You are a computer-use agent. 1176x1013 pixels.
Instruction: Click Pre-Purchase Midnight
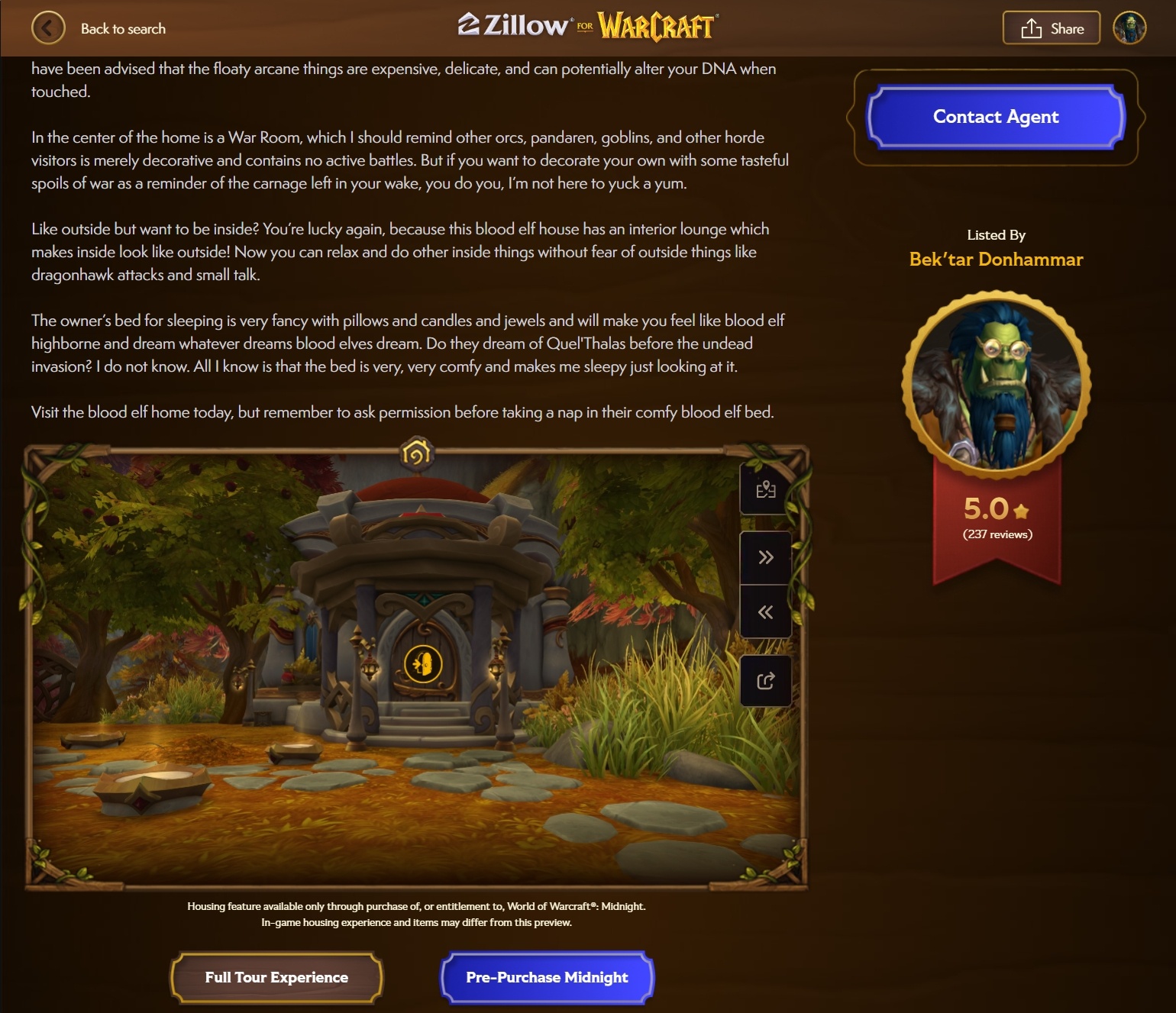[x=547, y=977]
